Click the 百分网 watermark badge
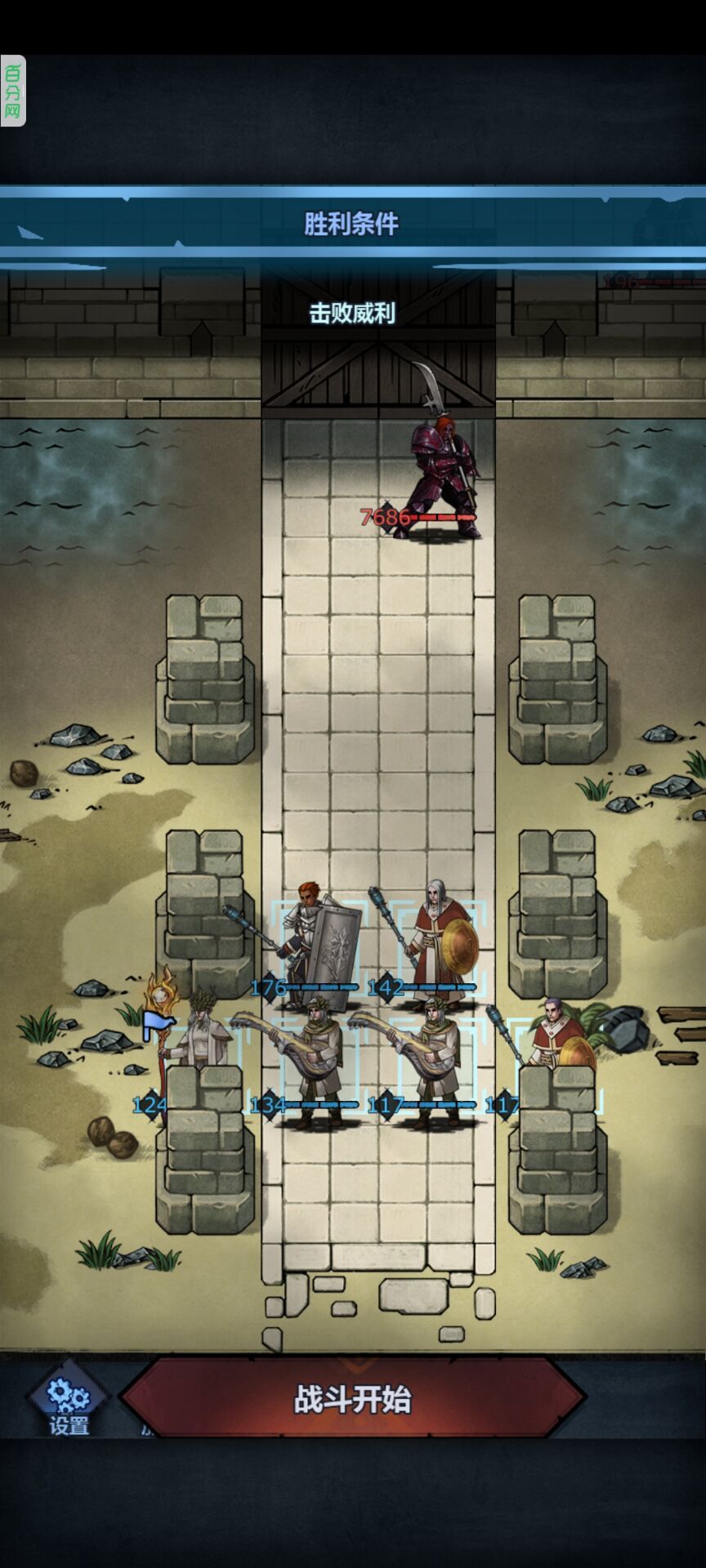The height and width of the screenshot is (1568, 706). point(13,91)
